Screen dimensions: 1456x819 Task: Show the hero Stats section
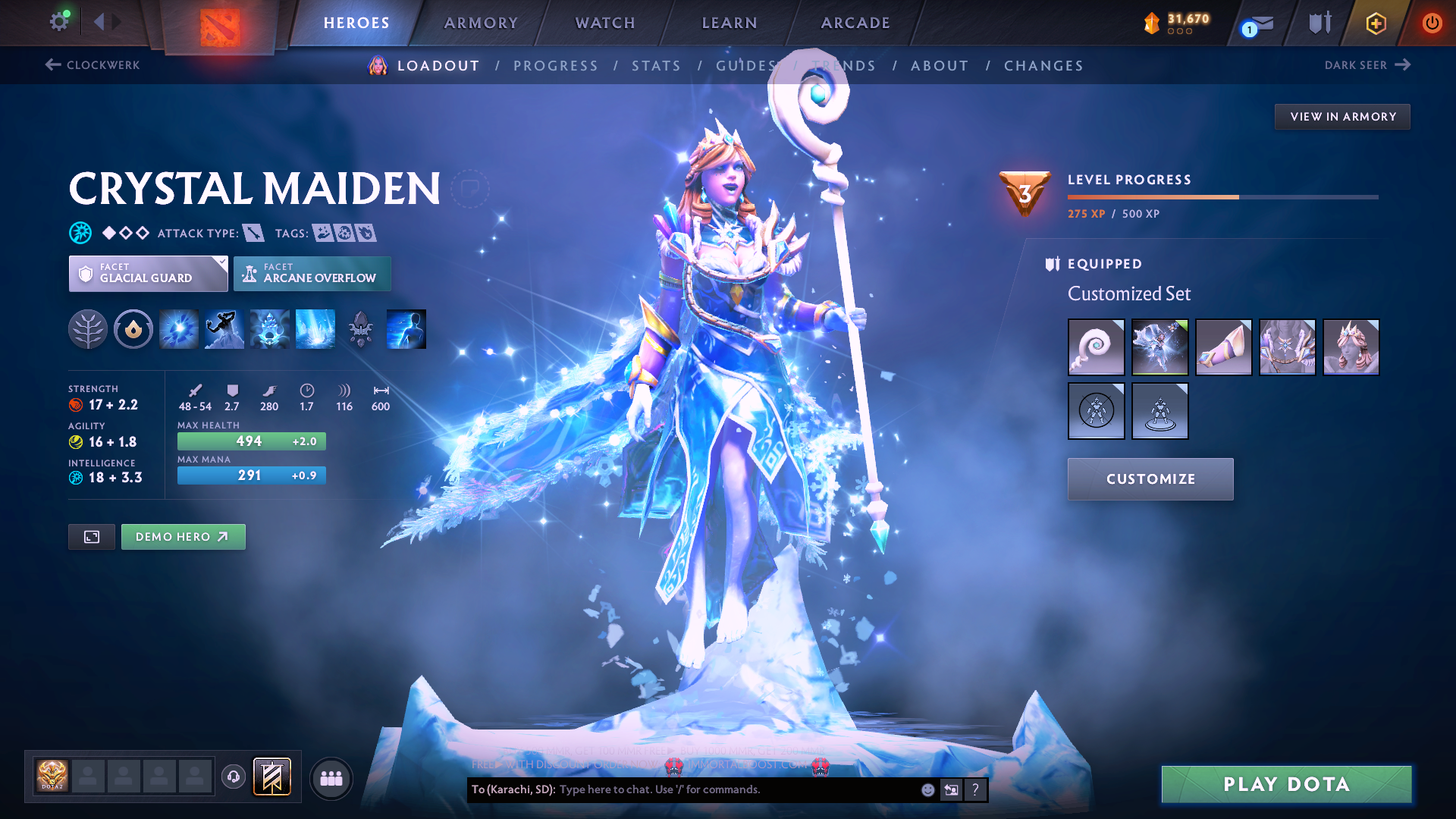656,66
